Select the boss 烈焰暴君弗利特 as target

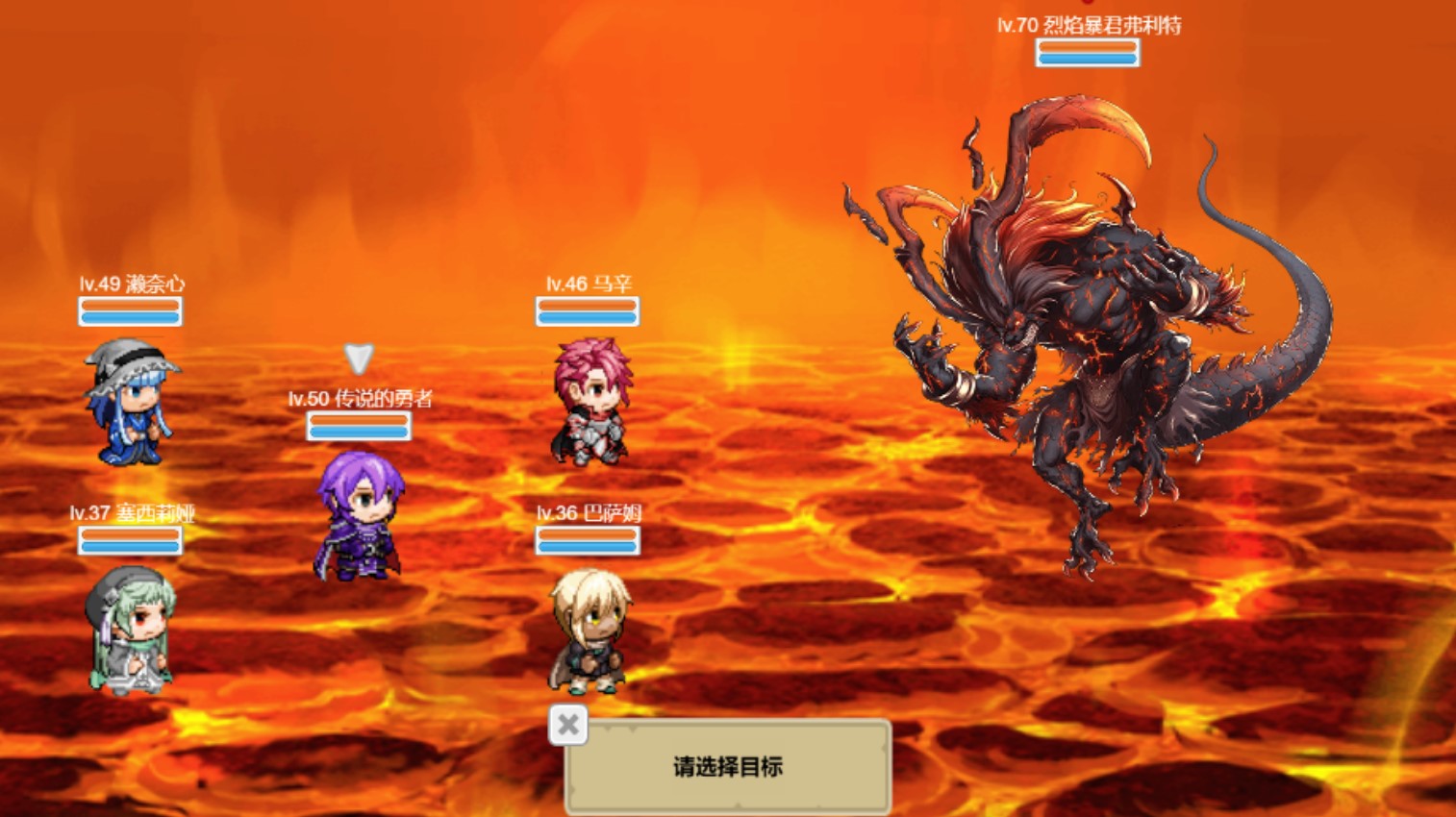(1106, 336)
